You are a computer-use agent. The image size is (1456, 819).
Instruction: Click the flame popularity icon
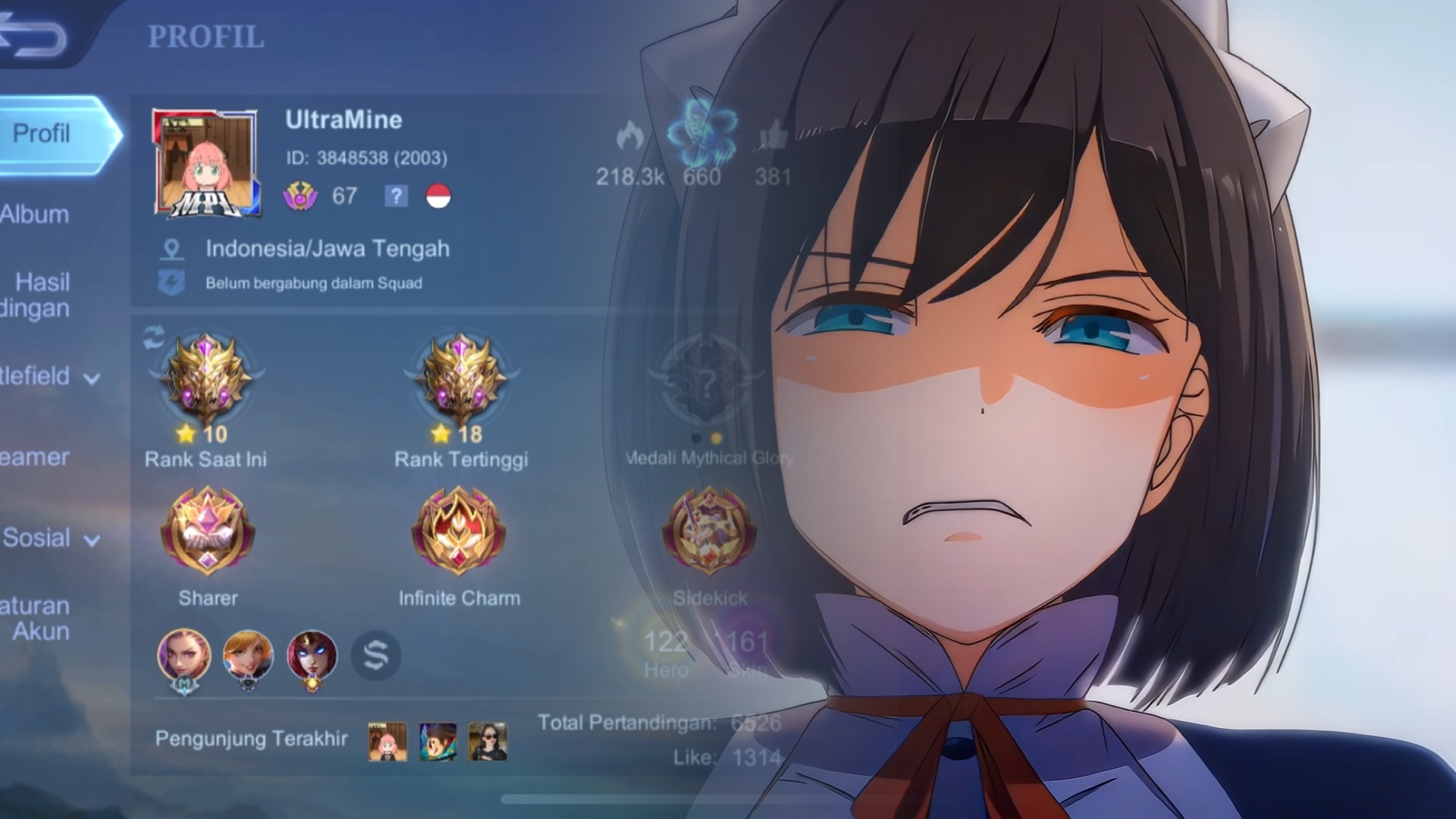pos(629,137)
